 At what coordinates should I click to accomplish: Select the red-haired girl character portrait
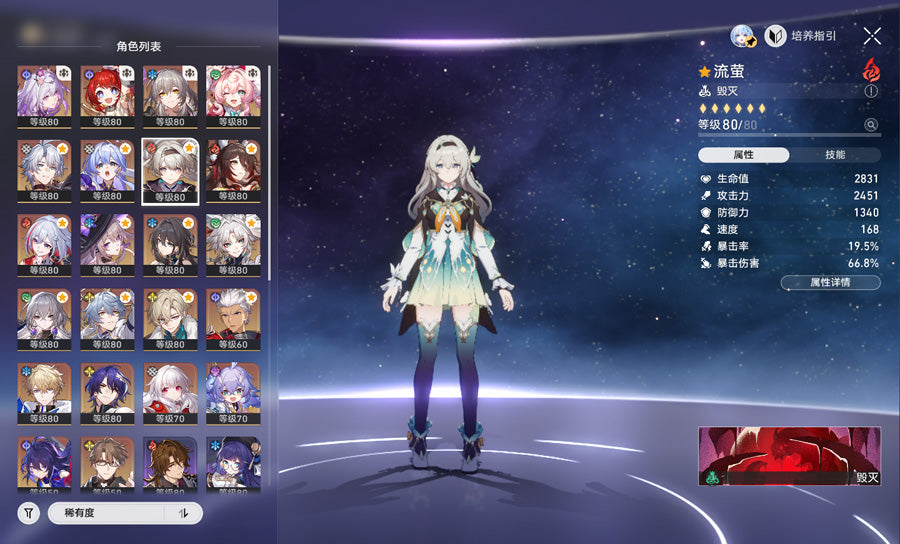[x=106, y=93]
